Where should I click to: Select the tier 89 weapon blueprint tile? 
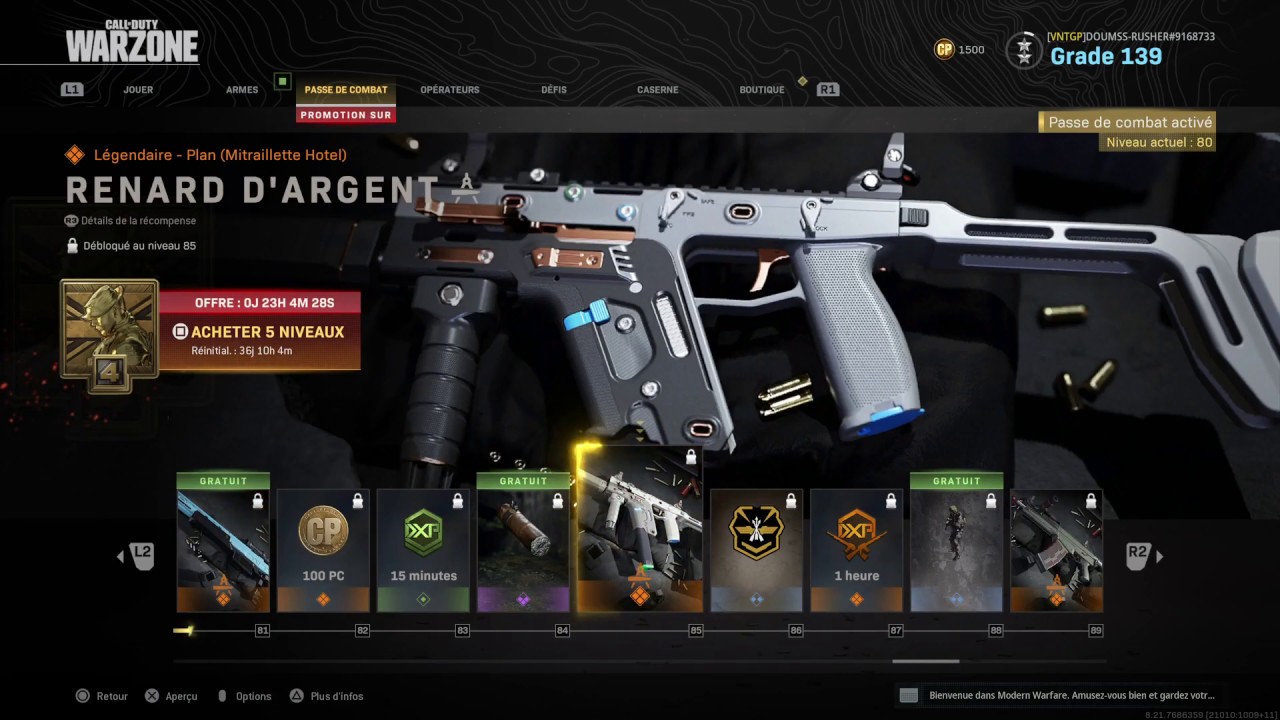click(1057, 550)
